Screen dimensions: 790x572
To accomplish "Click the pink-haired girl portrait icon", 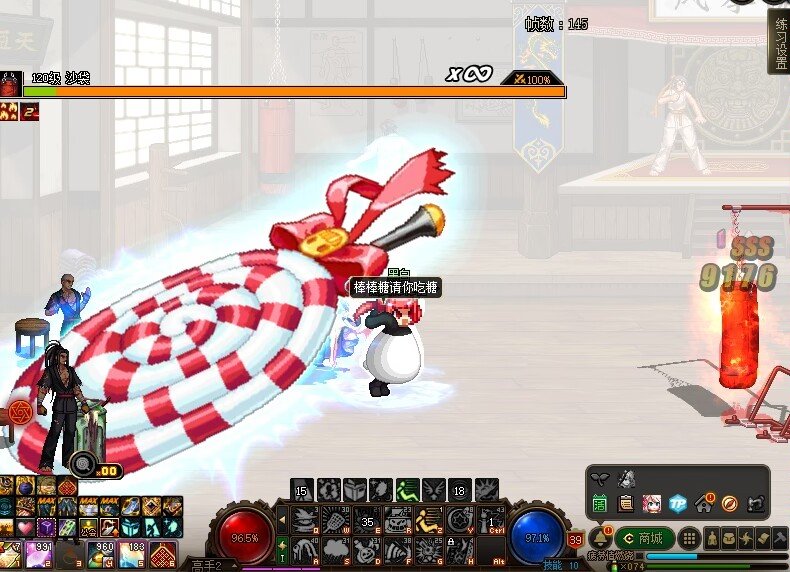I will coord(652,503).
